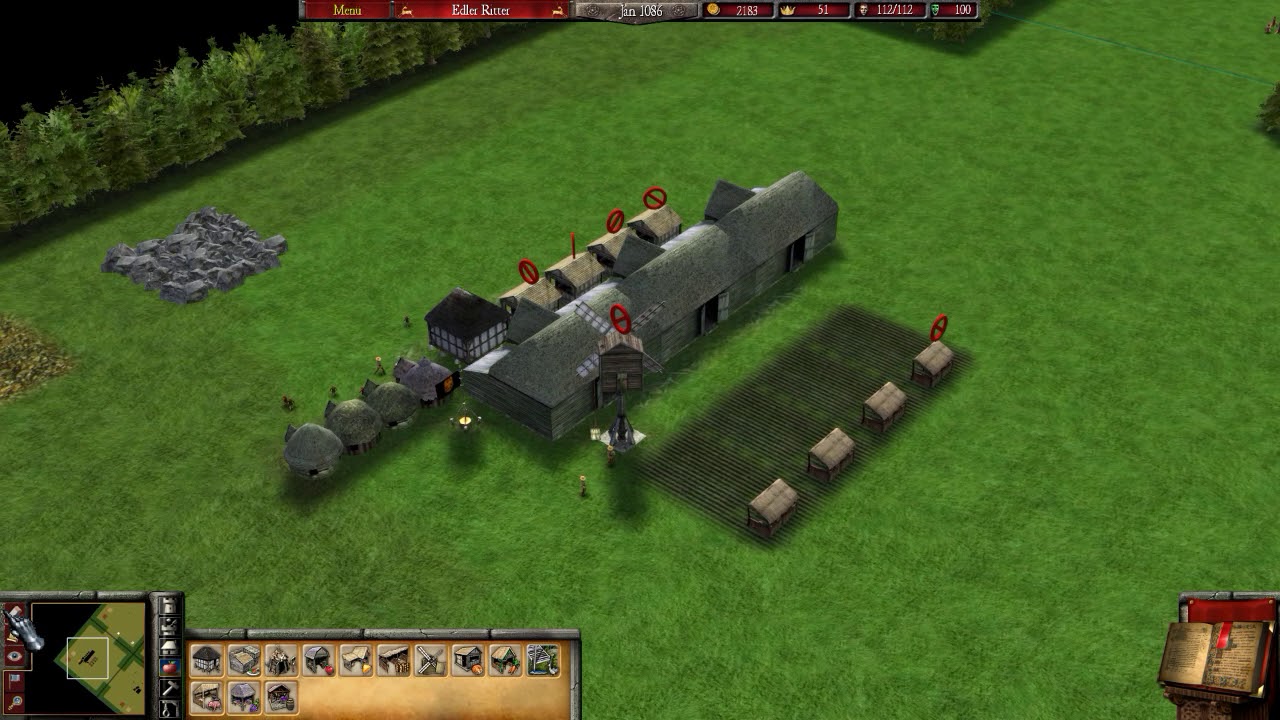This screenshot has width=1280, height=720.
Task: Switch to the apple food buildings category
Action: click(x=169, y=667)
